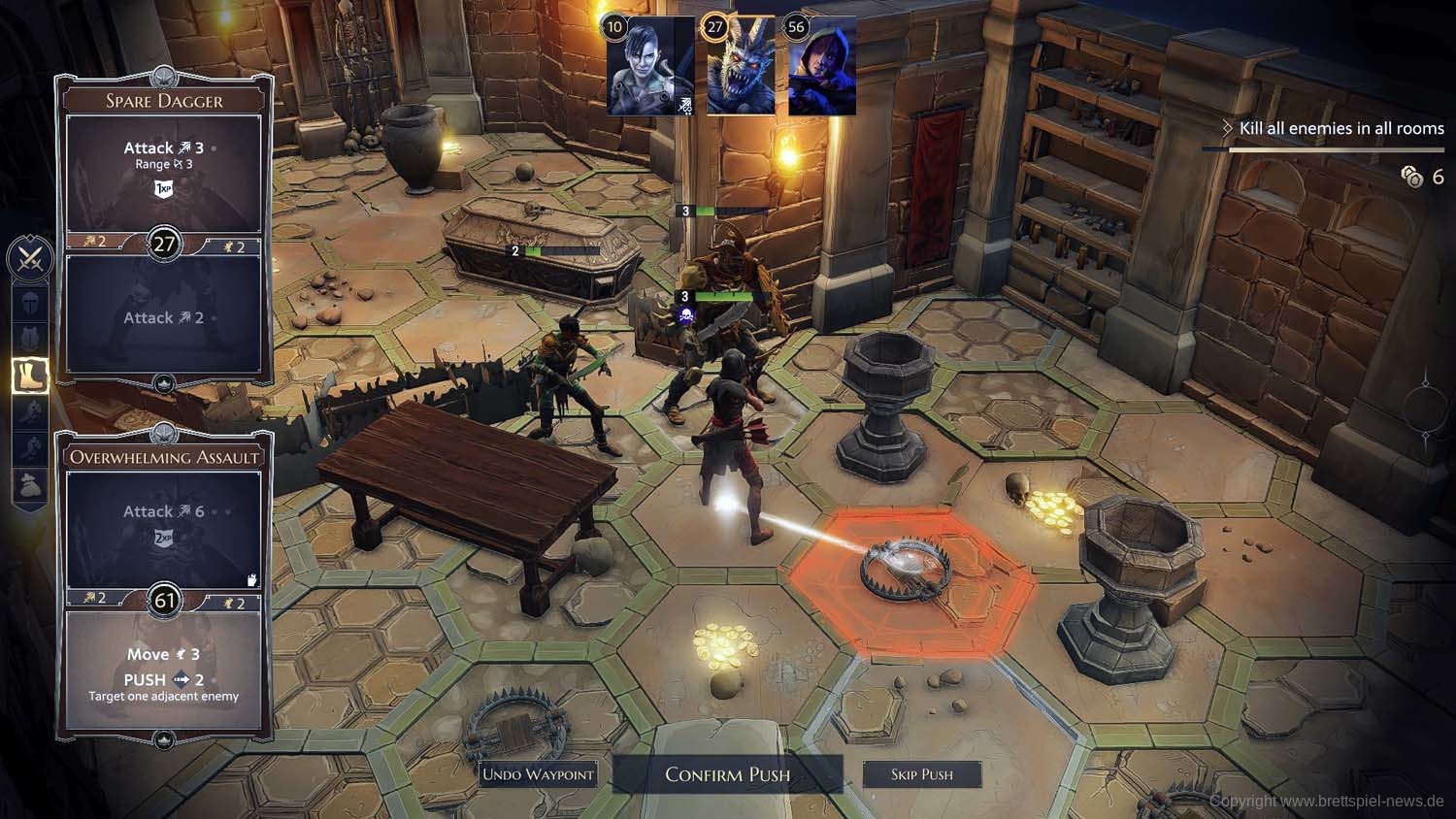
Task: Skip the push
Action: pyautogui.click(x=921, y=774)
